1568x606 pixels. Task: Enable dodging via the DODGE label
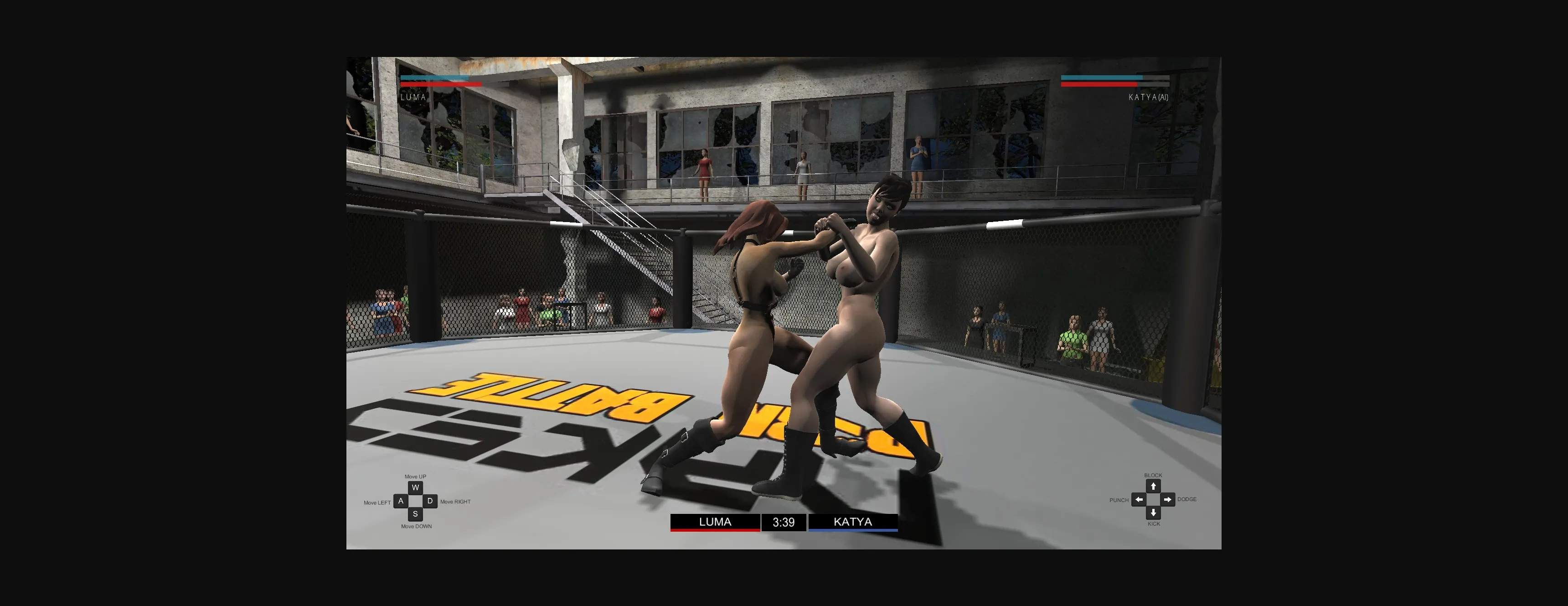(1187, 499)
